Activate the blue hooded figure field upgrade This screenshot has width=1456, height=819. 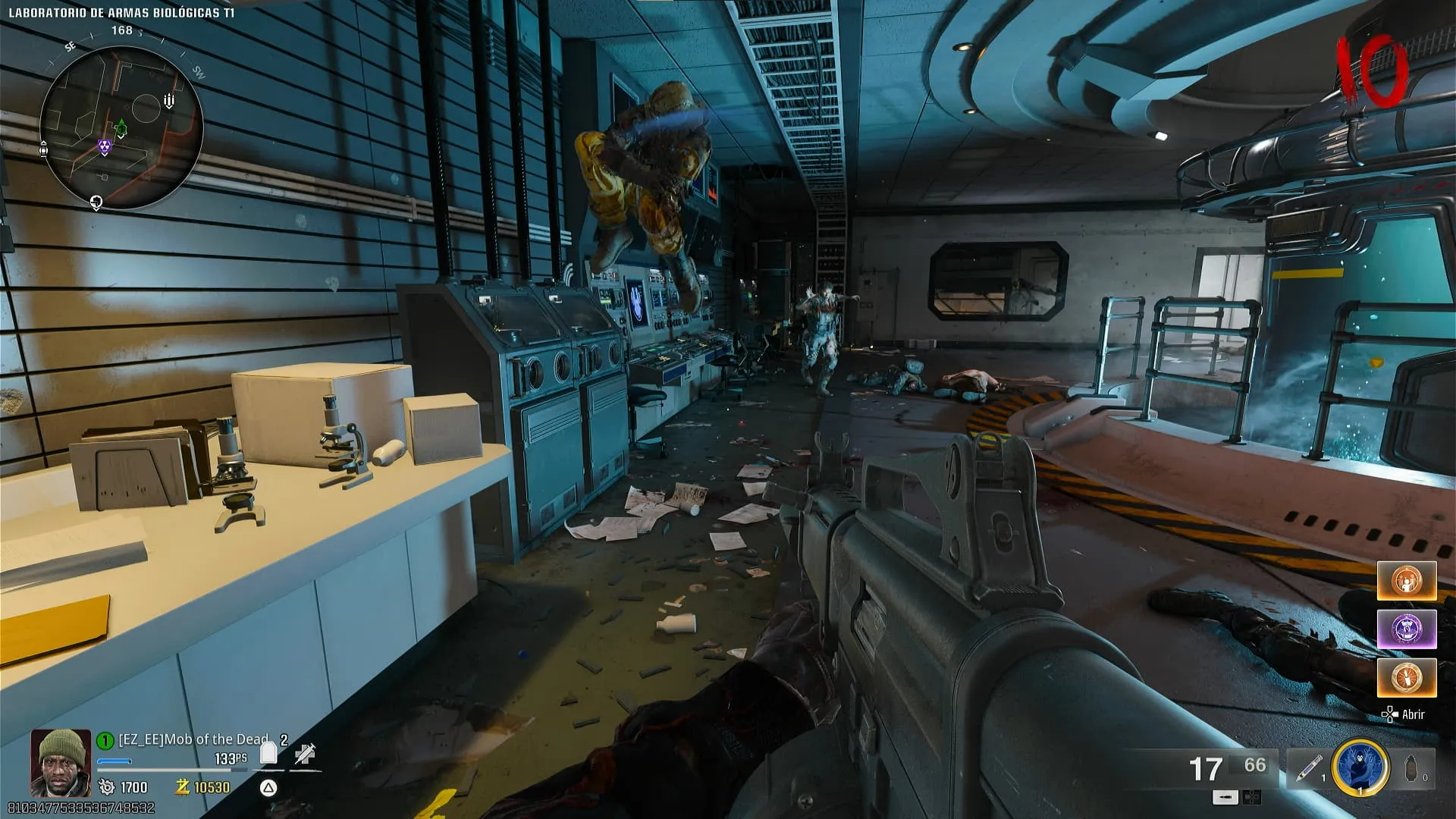(1360, 768)
